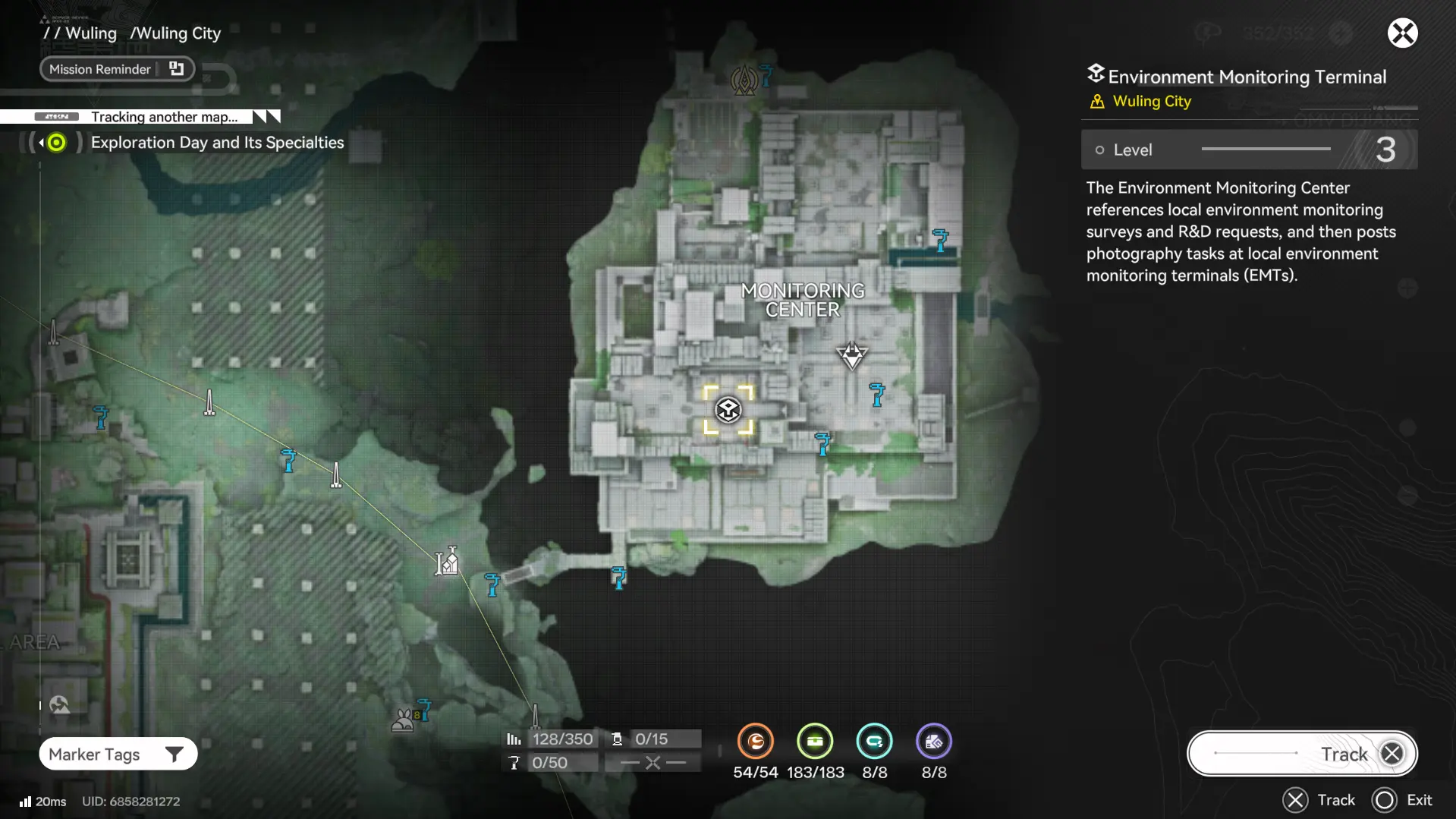Select the tower building marker on the path
Viewport: 1456px width, 819px height.
click(448, 562)
